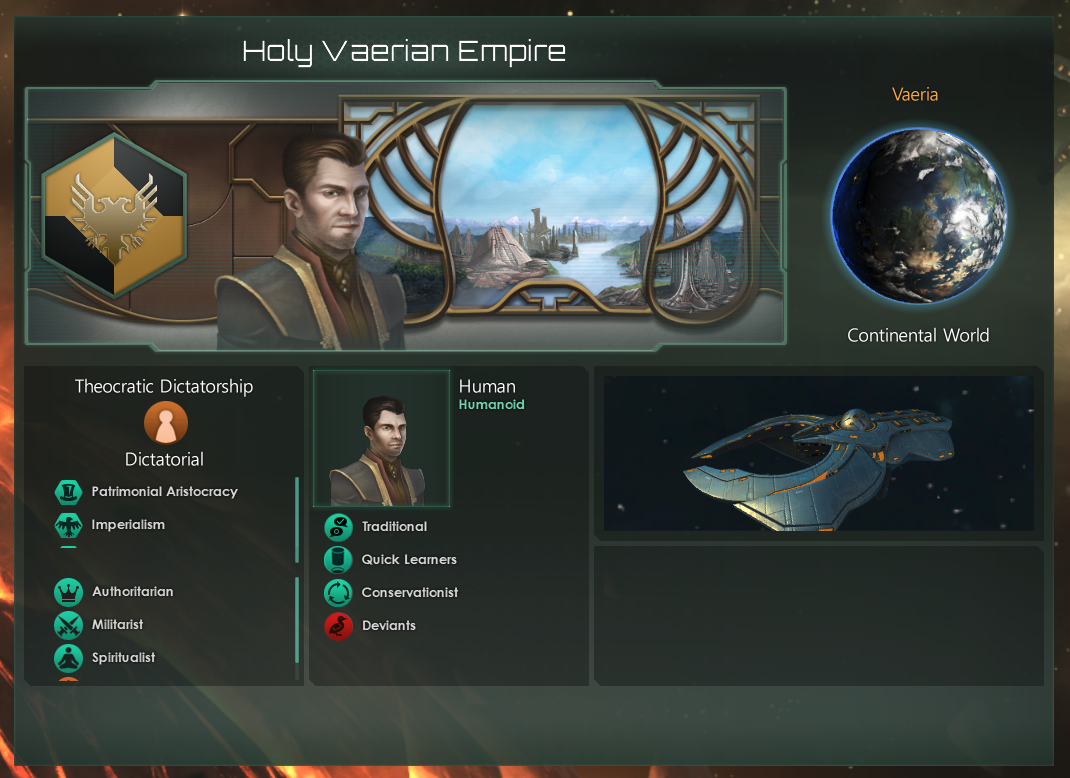
Task: Choose the Conservationist trait icon
Action: [339, 593]
